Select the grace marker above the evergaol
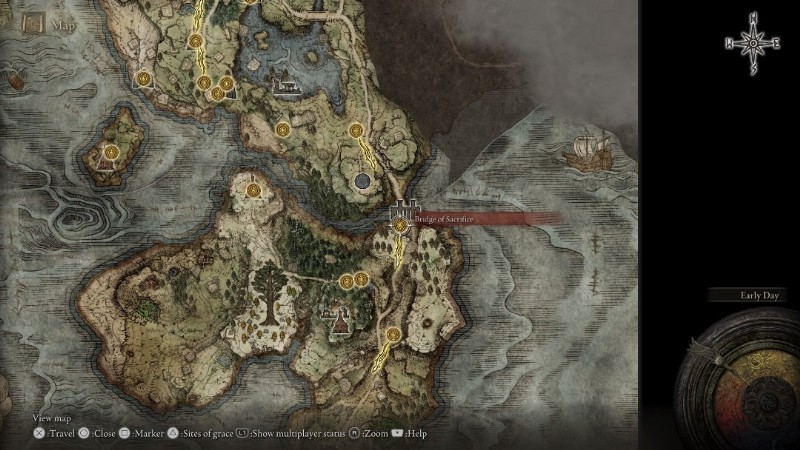800x450 pixels. 356,130
